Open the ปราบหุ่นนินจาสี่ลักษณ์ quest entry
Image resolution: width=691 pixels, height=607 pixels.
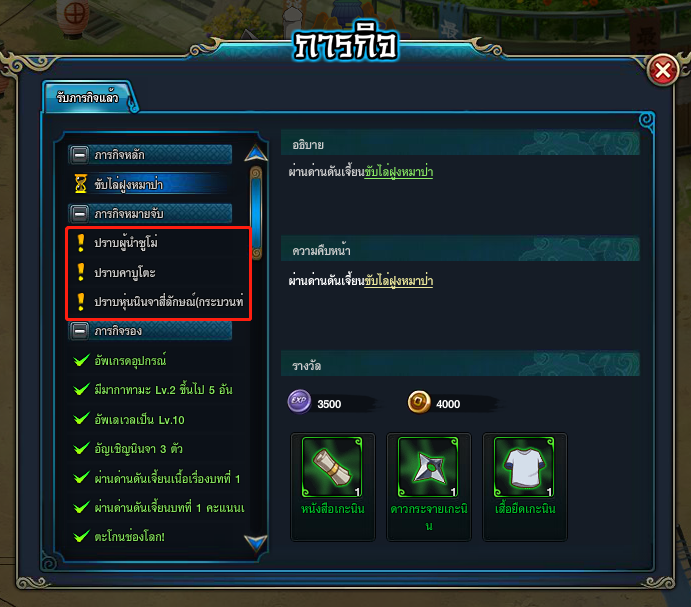point(168,301)
